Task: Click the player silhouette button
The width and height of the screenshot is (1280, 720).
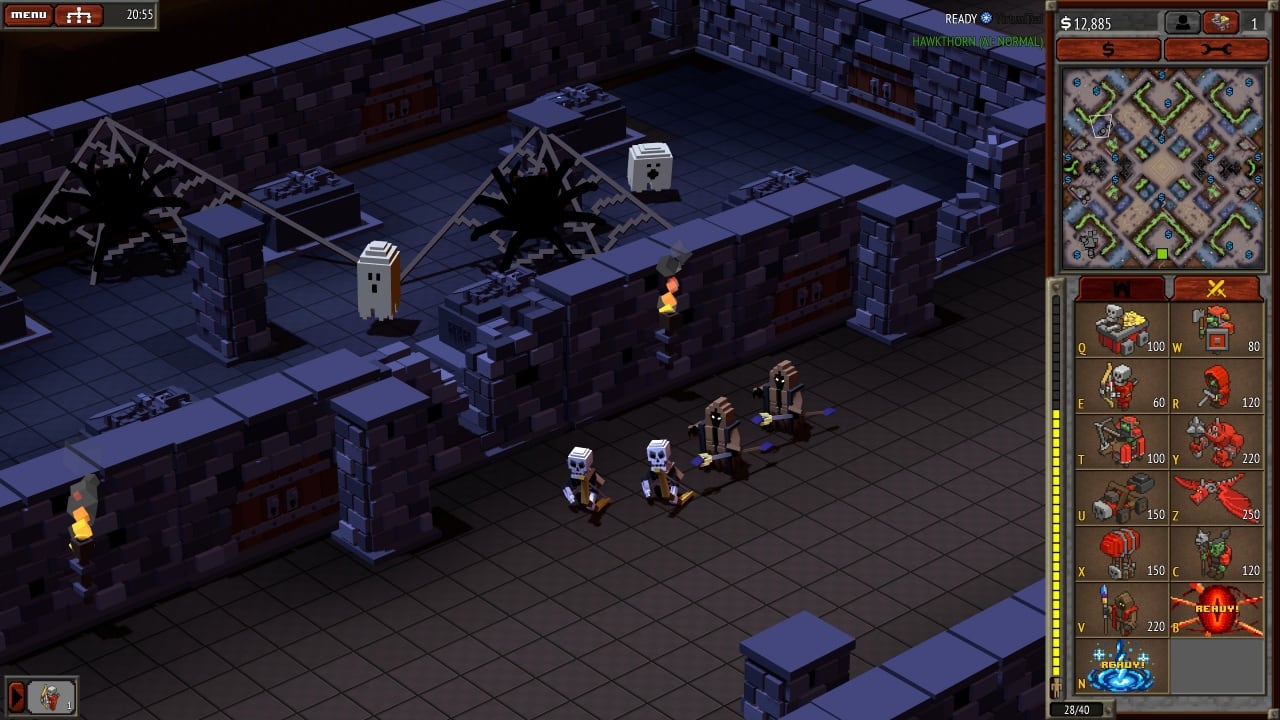Action: point(1182,22)
